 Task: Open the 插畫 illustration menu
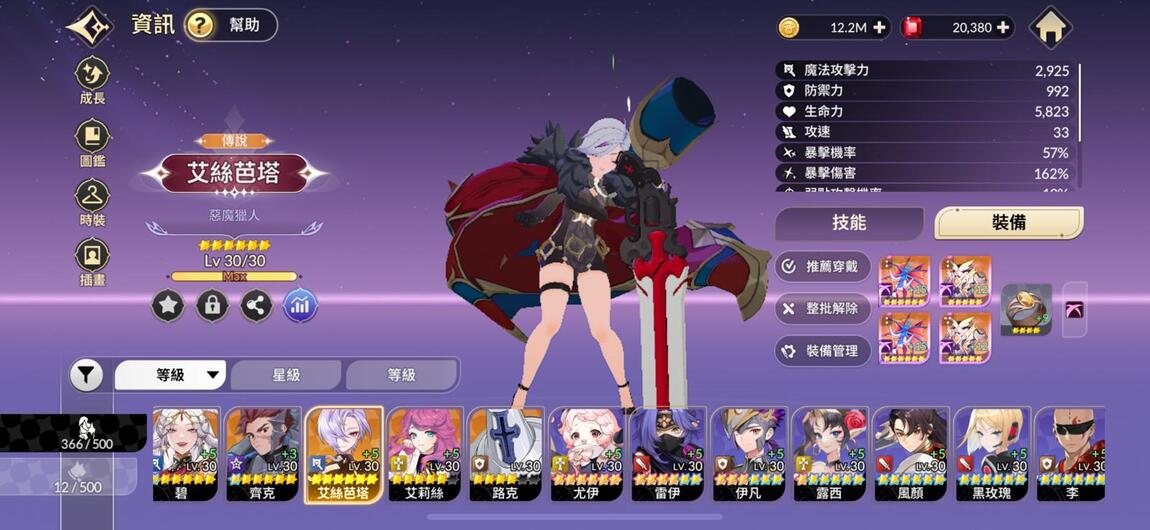pos(92,261)
